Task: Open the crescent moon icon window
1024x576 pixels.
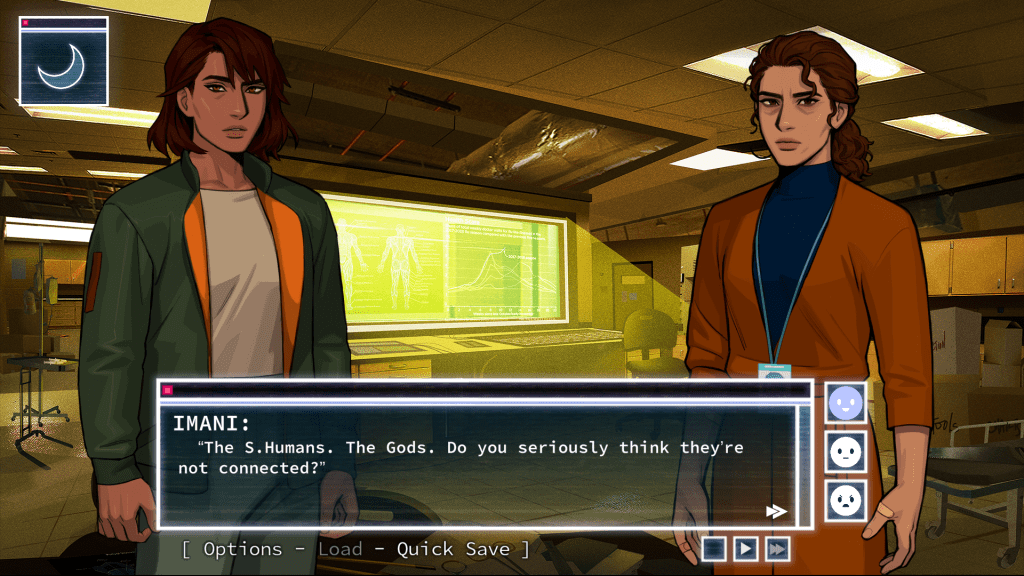Action: point(63,65)
